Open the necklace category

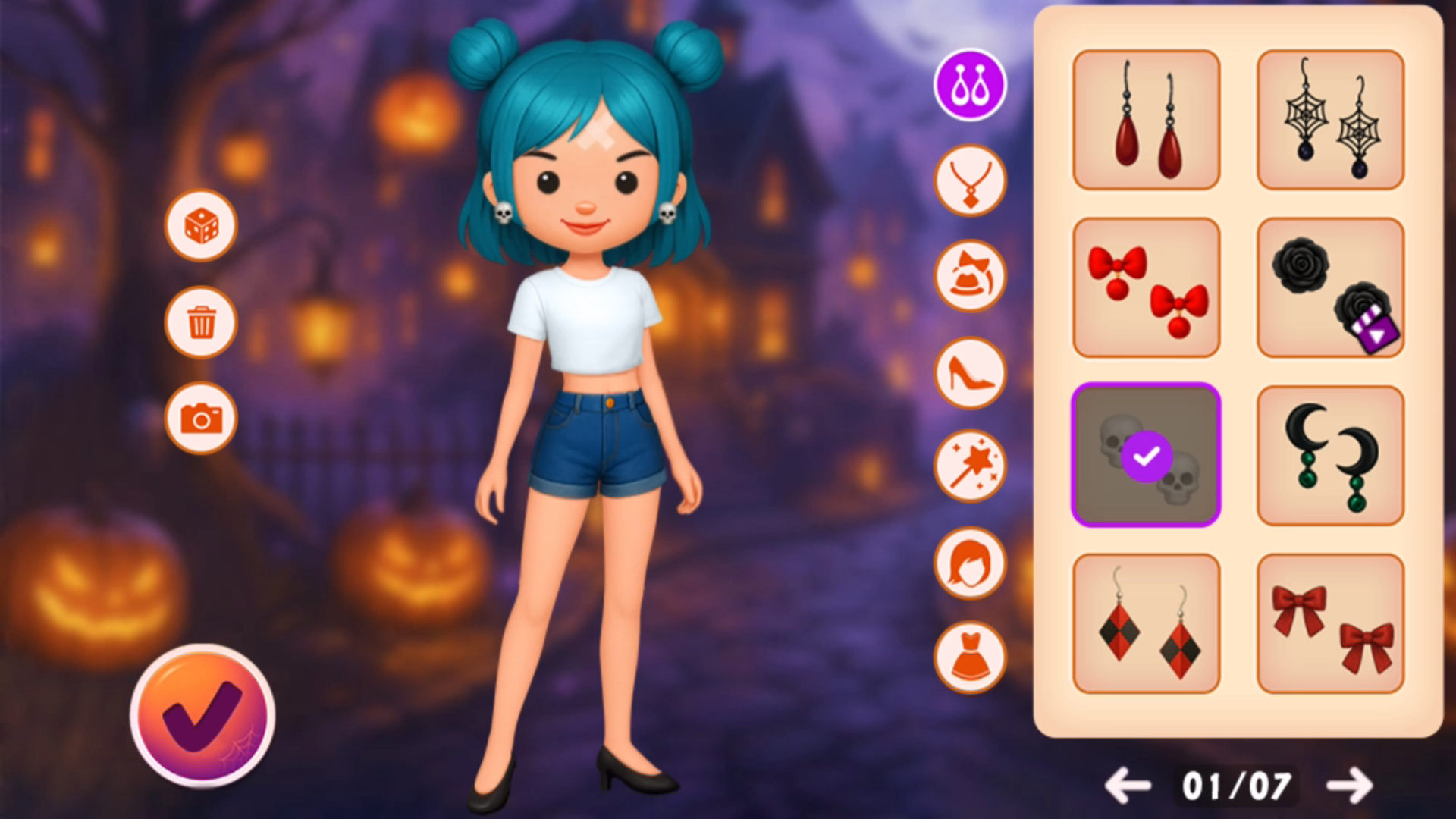(x=970, y=181)
